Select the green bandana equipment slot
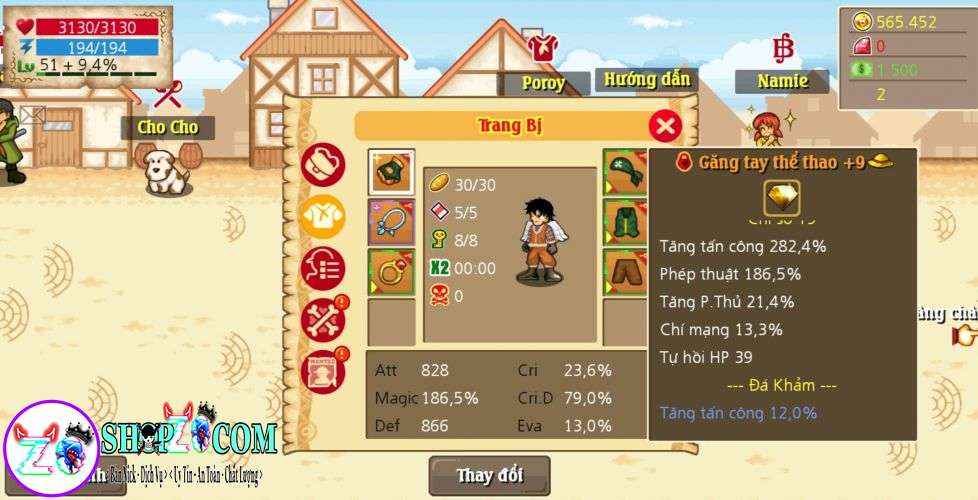978x500 pixels. [625, 172]
